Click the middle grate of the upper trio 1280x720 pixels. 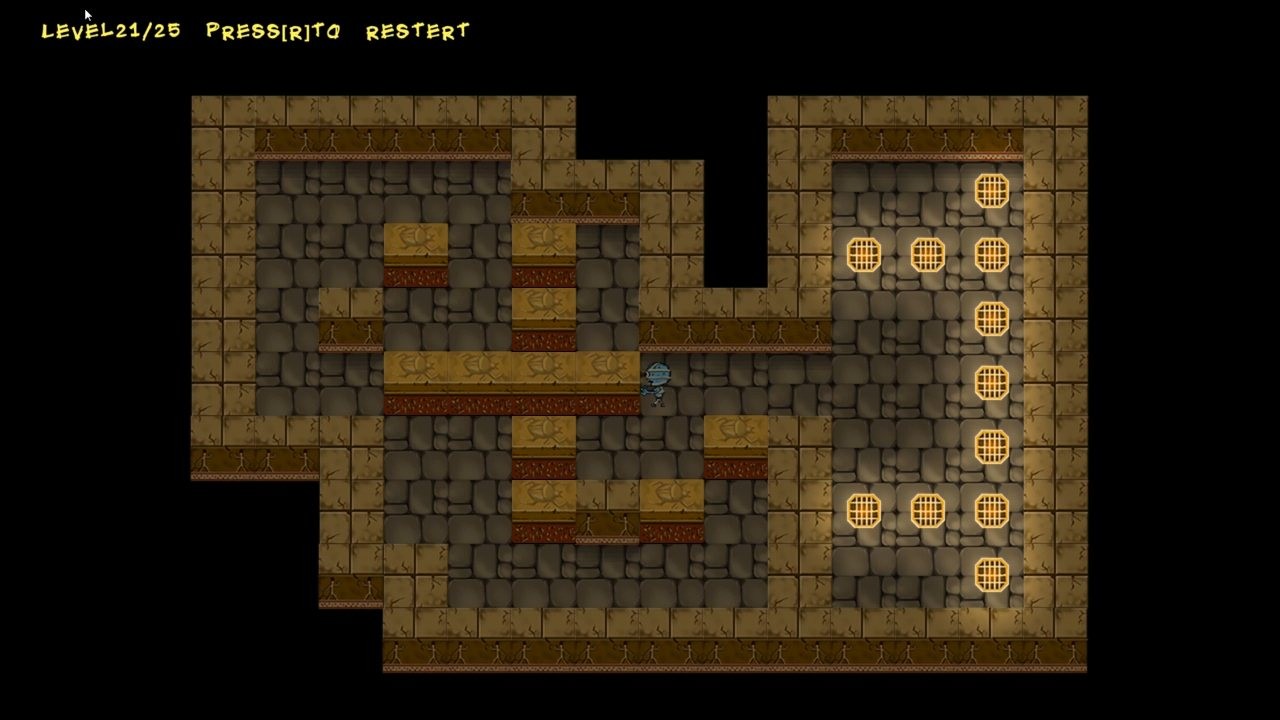927,255
